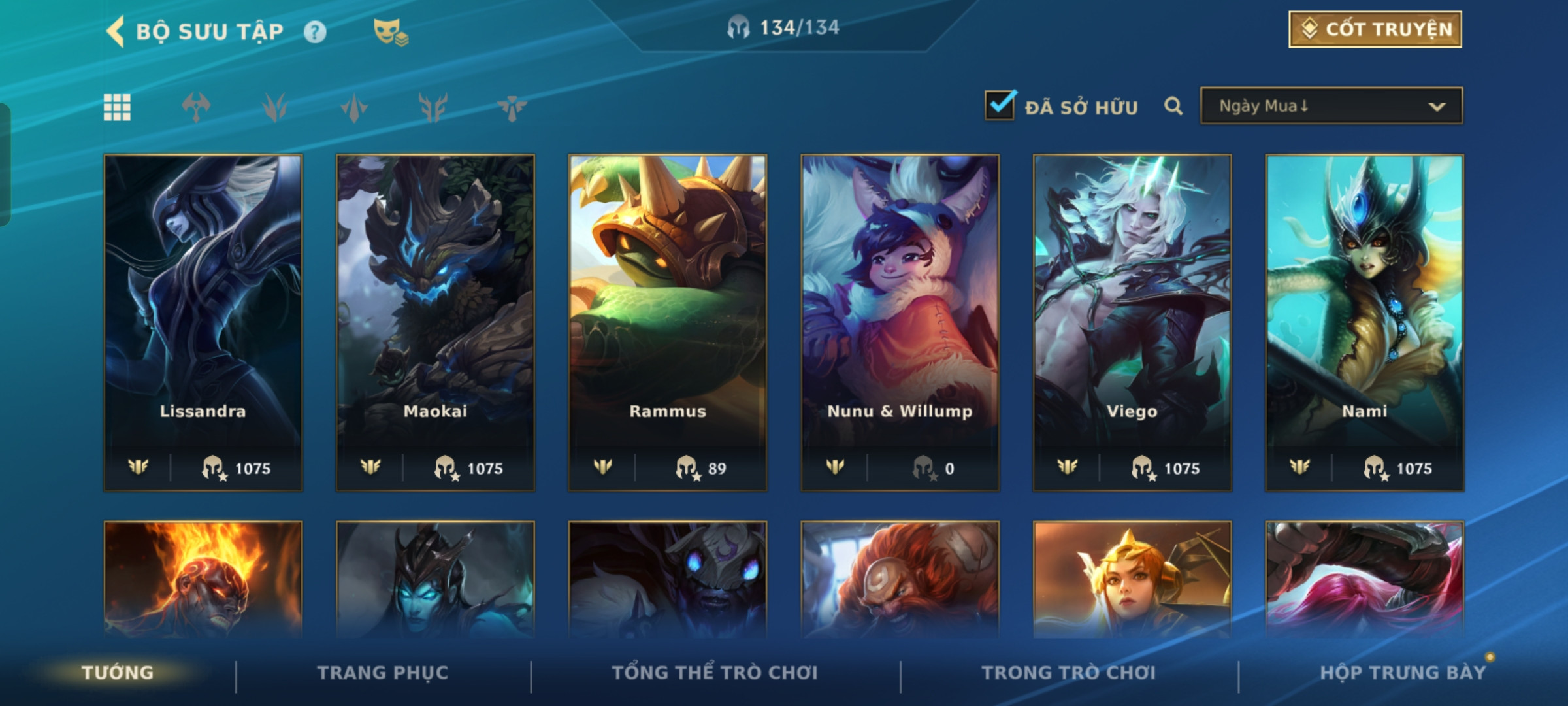Viewport: 1568px width, 706px height.
Task: View the Nami champion card
Action: tap(1364, 322)
